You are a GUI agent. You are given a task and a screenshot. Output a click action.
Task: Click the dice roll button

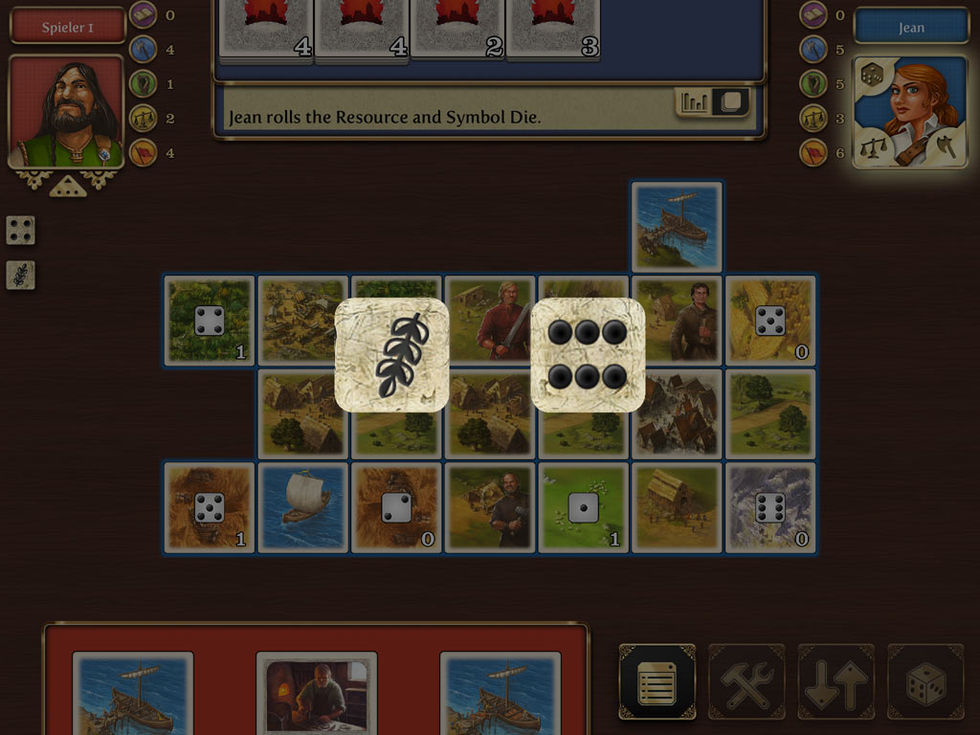pyautogui.click(x=925, y=682)
